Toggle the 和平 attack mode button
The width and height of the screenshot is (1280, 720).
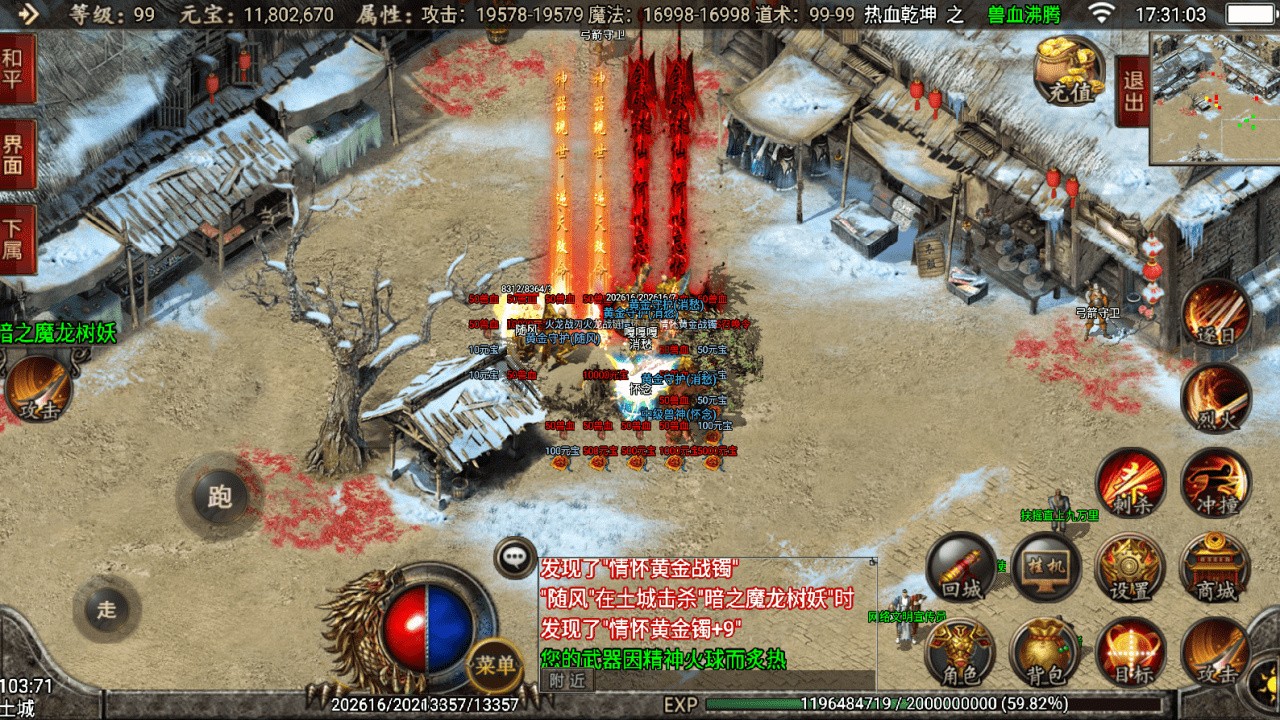coord(17,69)
